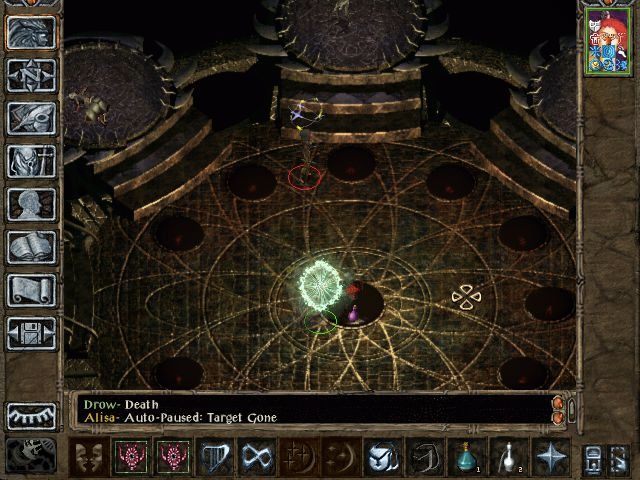The height and width of the screenshot is (480, 640).
Task: Open special abilities star button
Action: [550, 457]
